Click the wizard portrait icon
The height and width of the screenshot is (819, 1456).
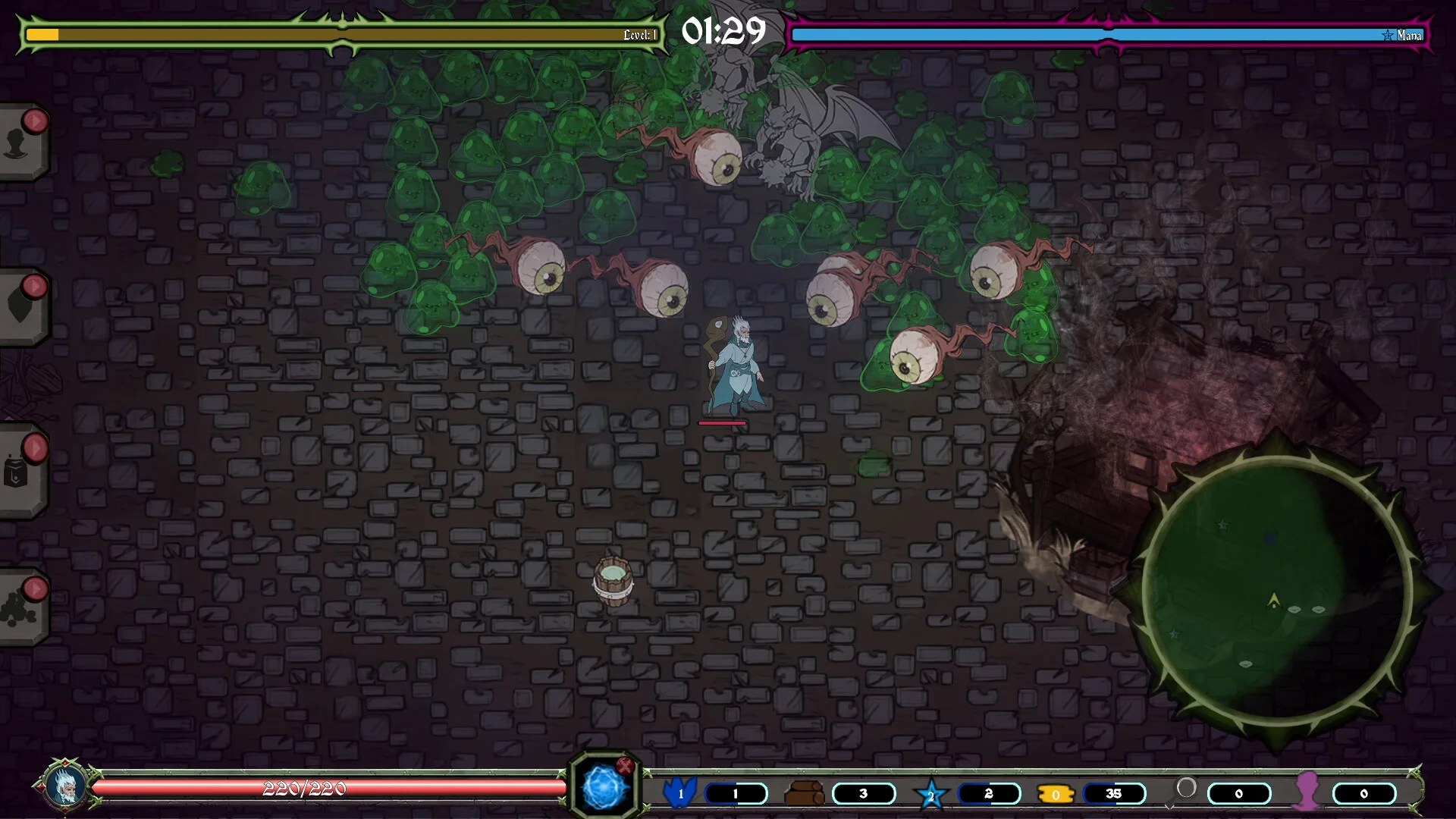(65, 787)
